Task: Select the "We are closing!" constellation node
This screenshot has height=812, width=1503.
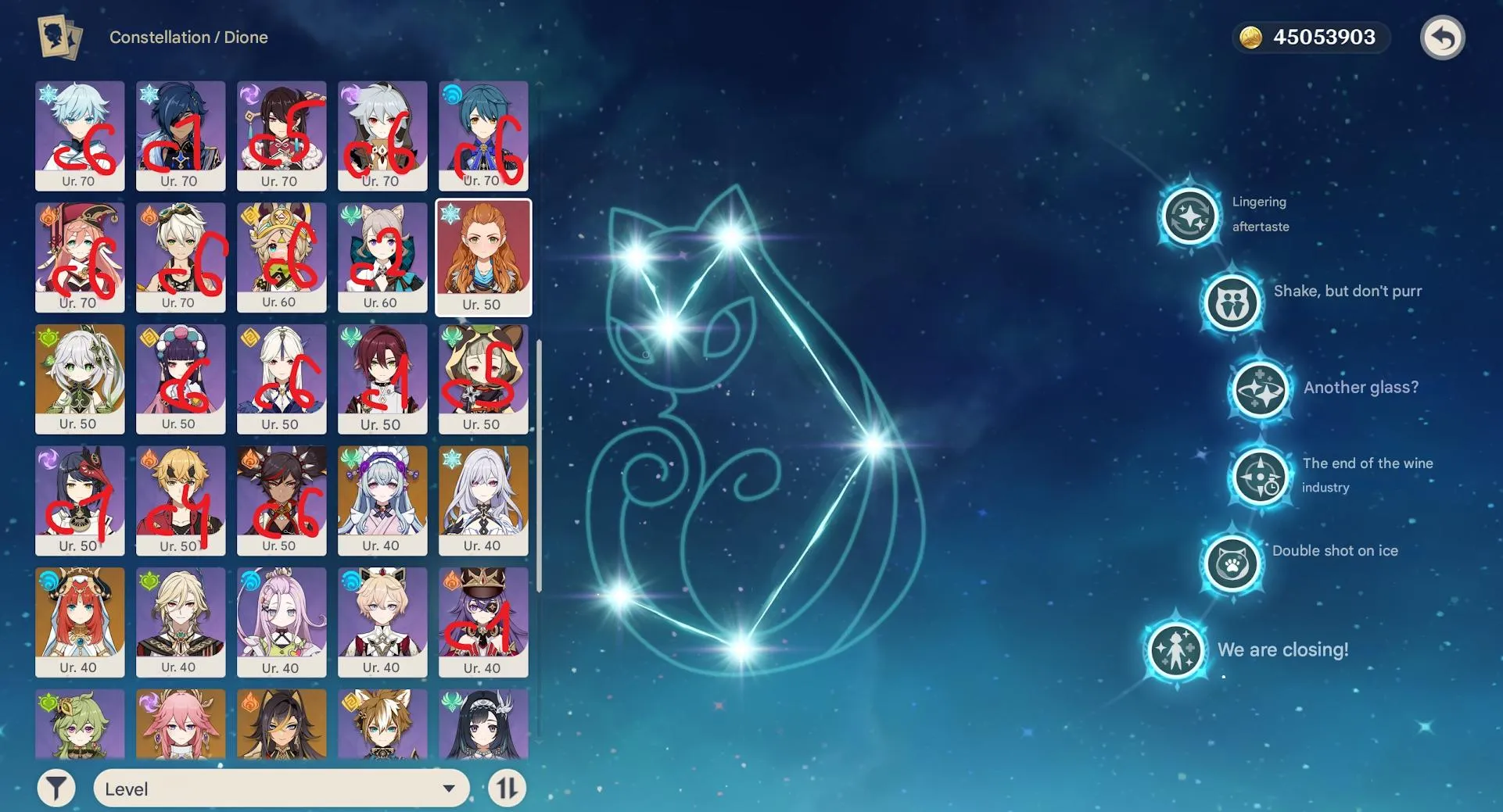Action: pyautogui.click(x=1175, y=650)
